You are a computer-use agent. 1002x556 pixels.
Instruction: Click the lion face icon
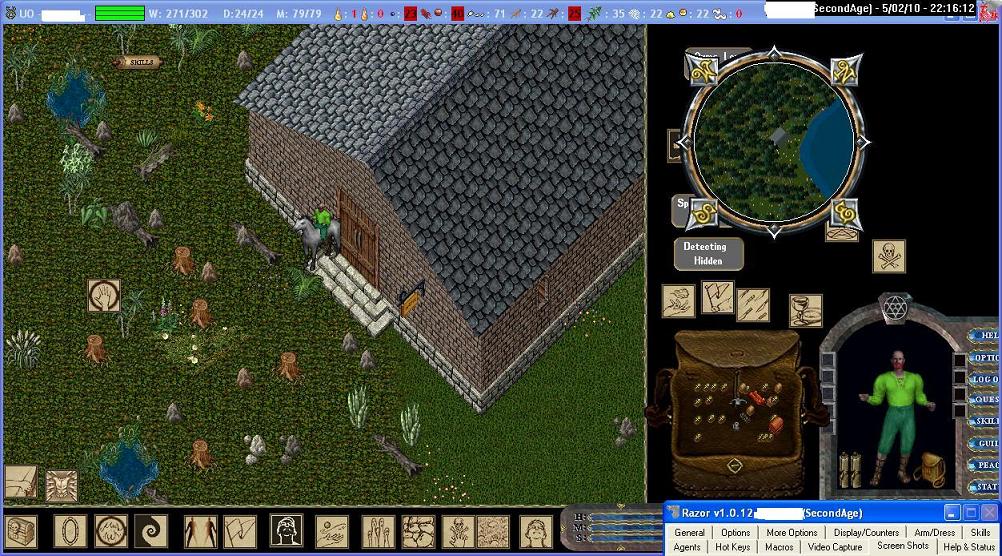[61, 486]
